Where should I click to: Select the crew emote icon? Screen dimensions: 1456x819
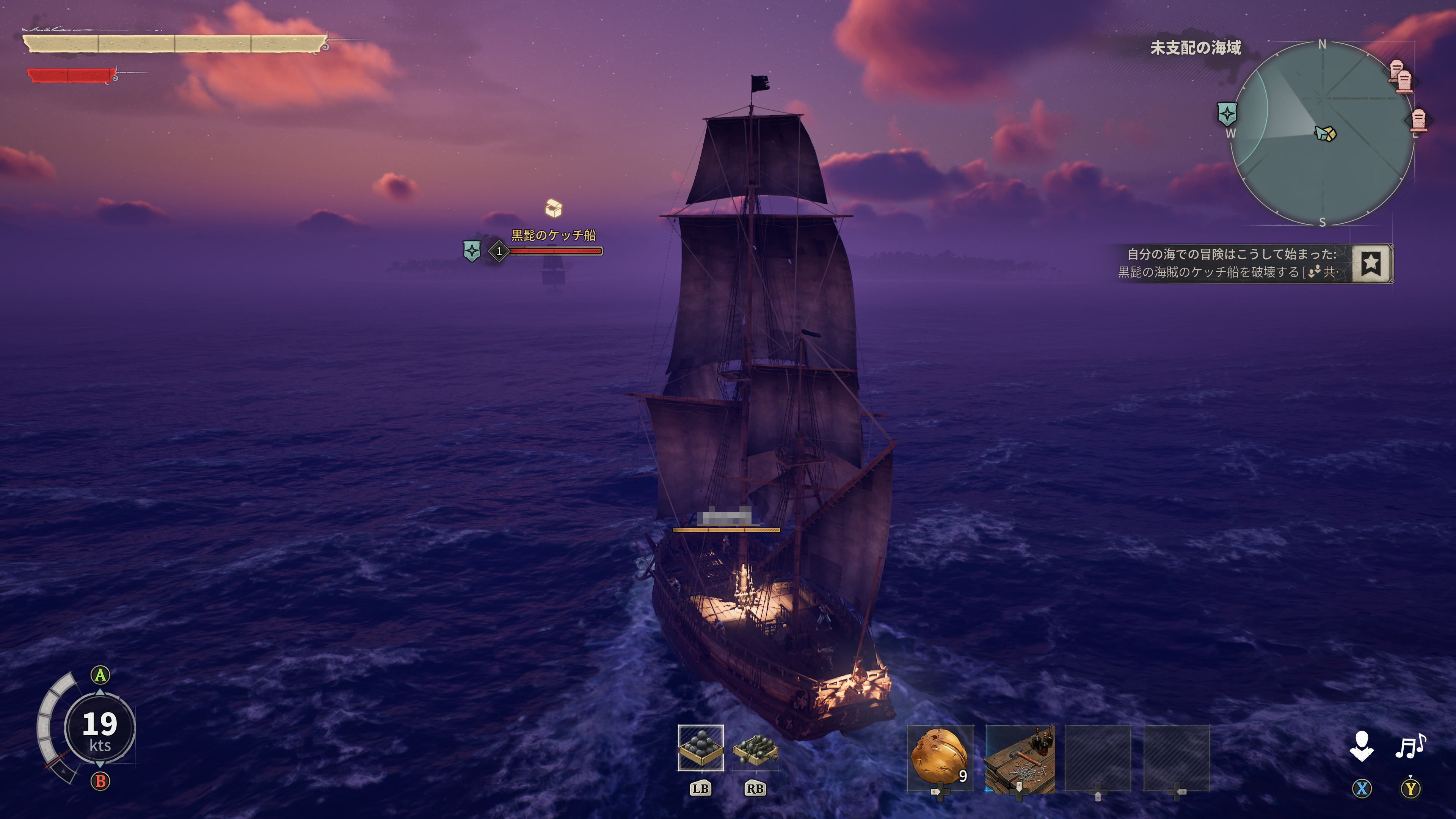click(1362, 746)
